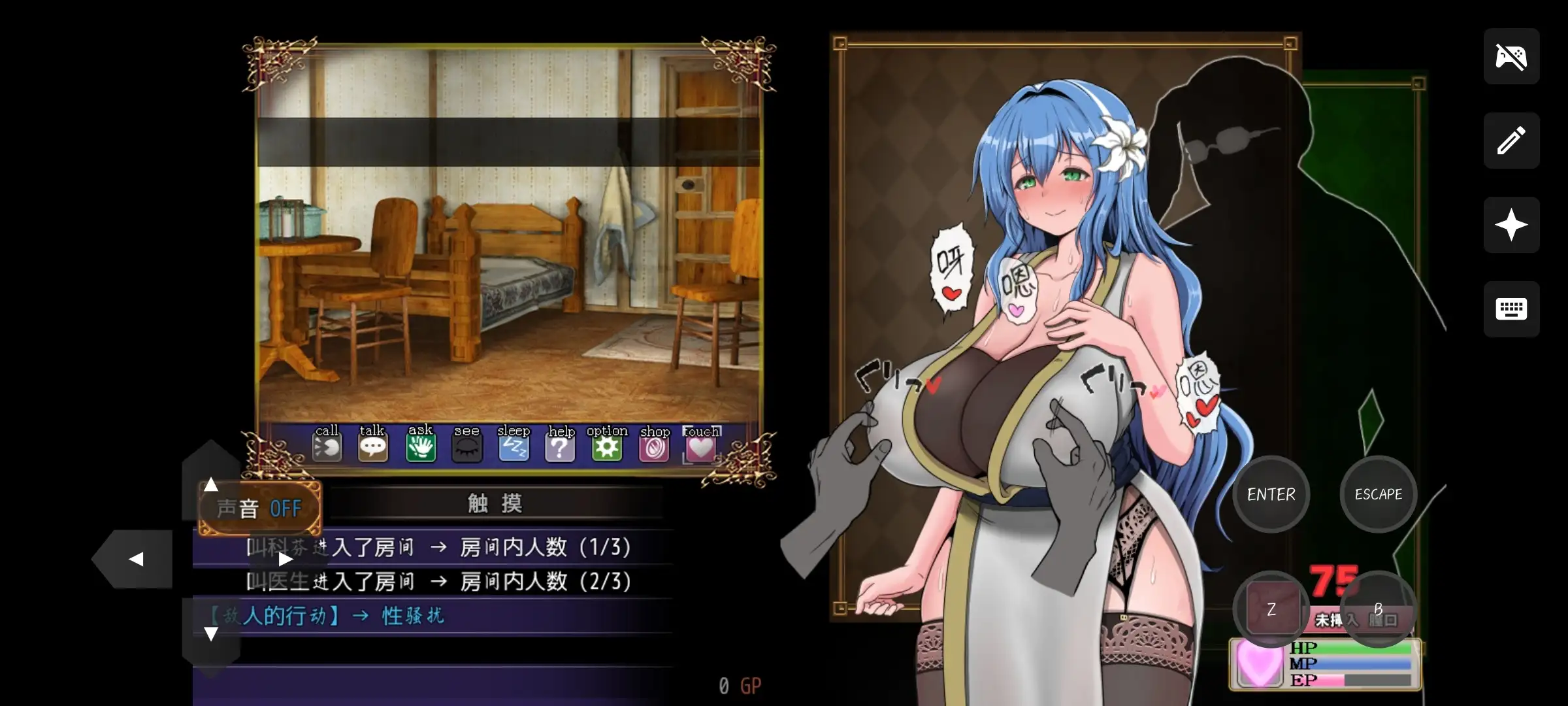The image size is (1568, 706).
Task: Click the four-point sparkle overlay button
Action: tap(1511, 225)
